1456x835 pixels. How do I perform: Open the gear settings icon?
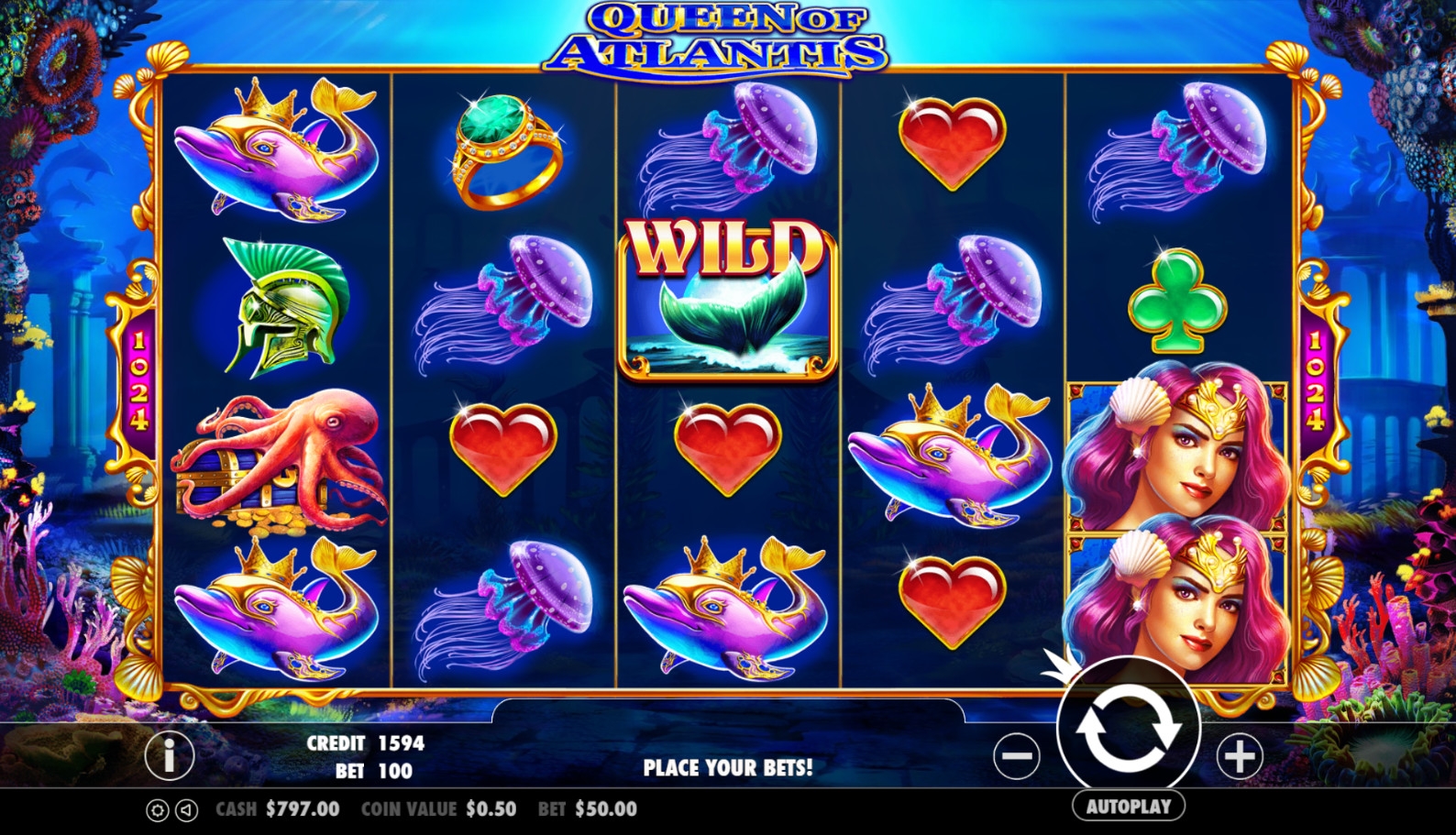[x=158, y=810]
